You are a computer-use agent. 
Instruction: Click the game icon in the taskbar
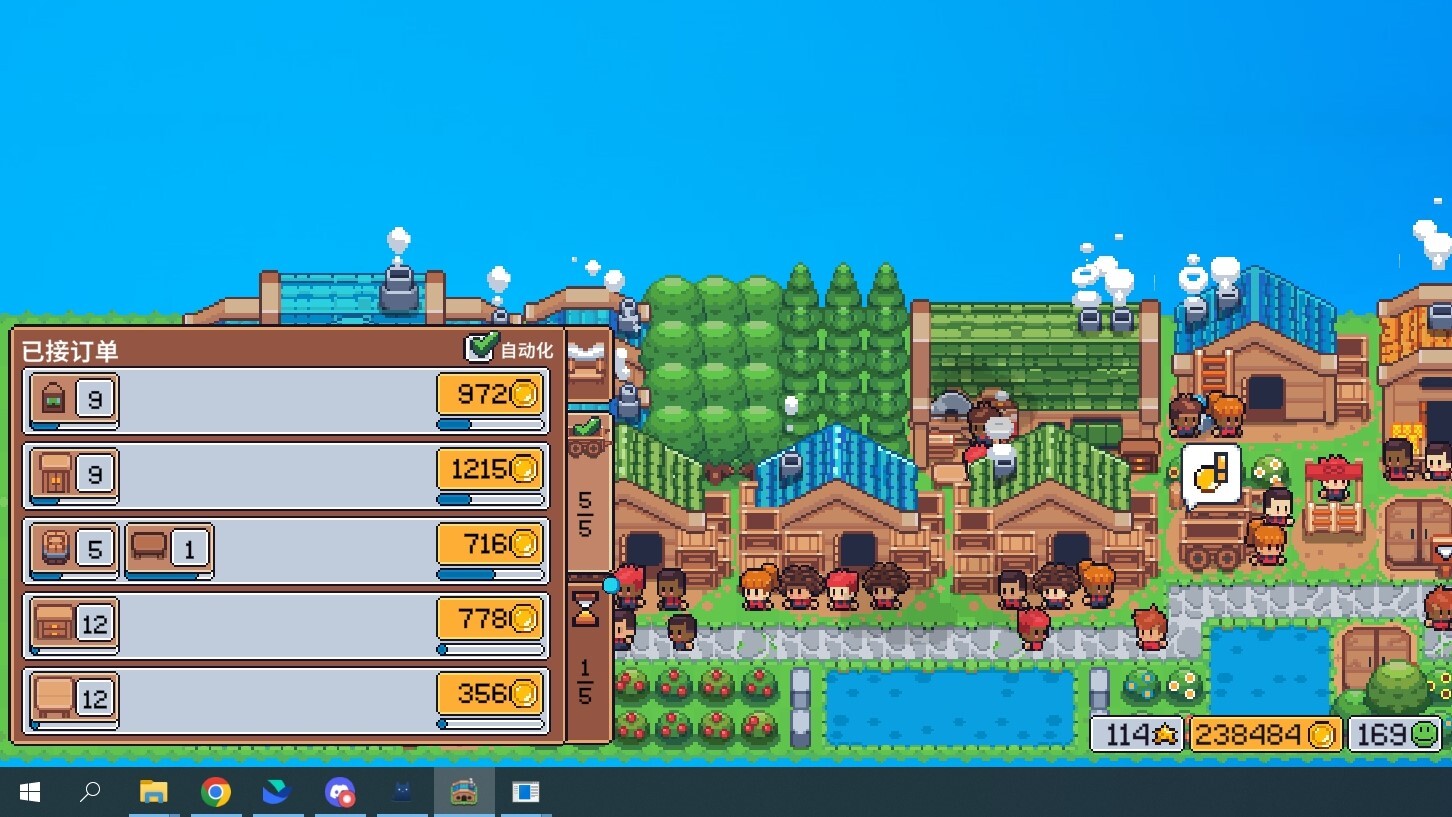[464, 792]
